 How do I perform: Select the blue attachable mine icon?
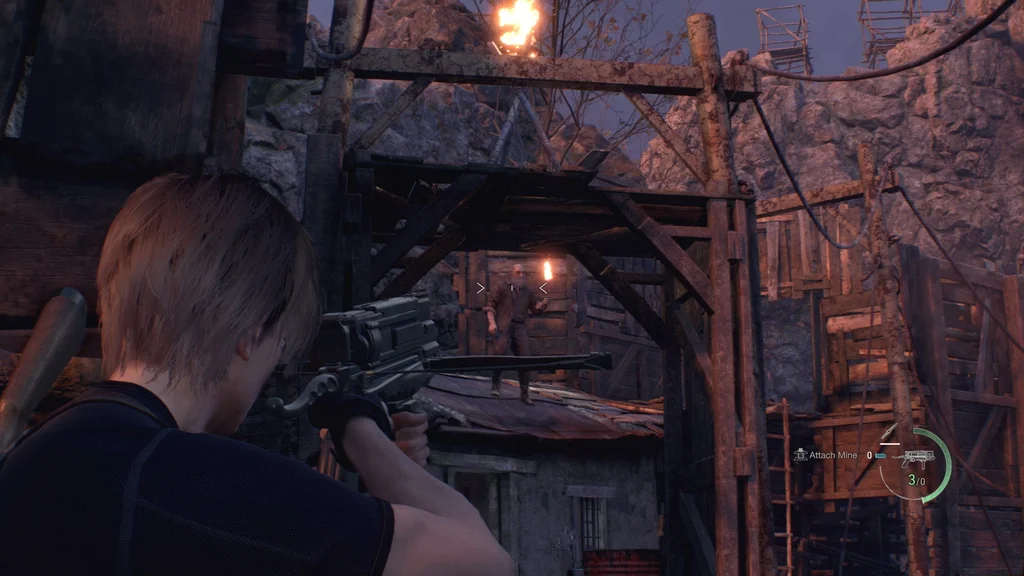coord(880,455)
